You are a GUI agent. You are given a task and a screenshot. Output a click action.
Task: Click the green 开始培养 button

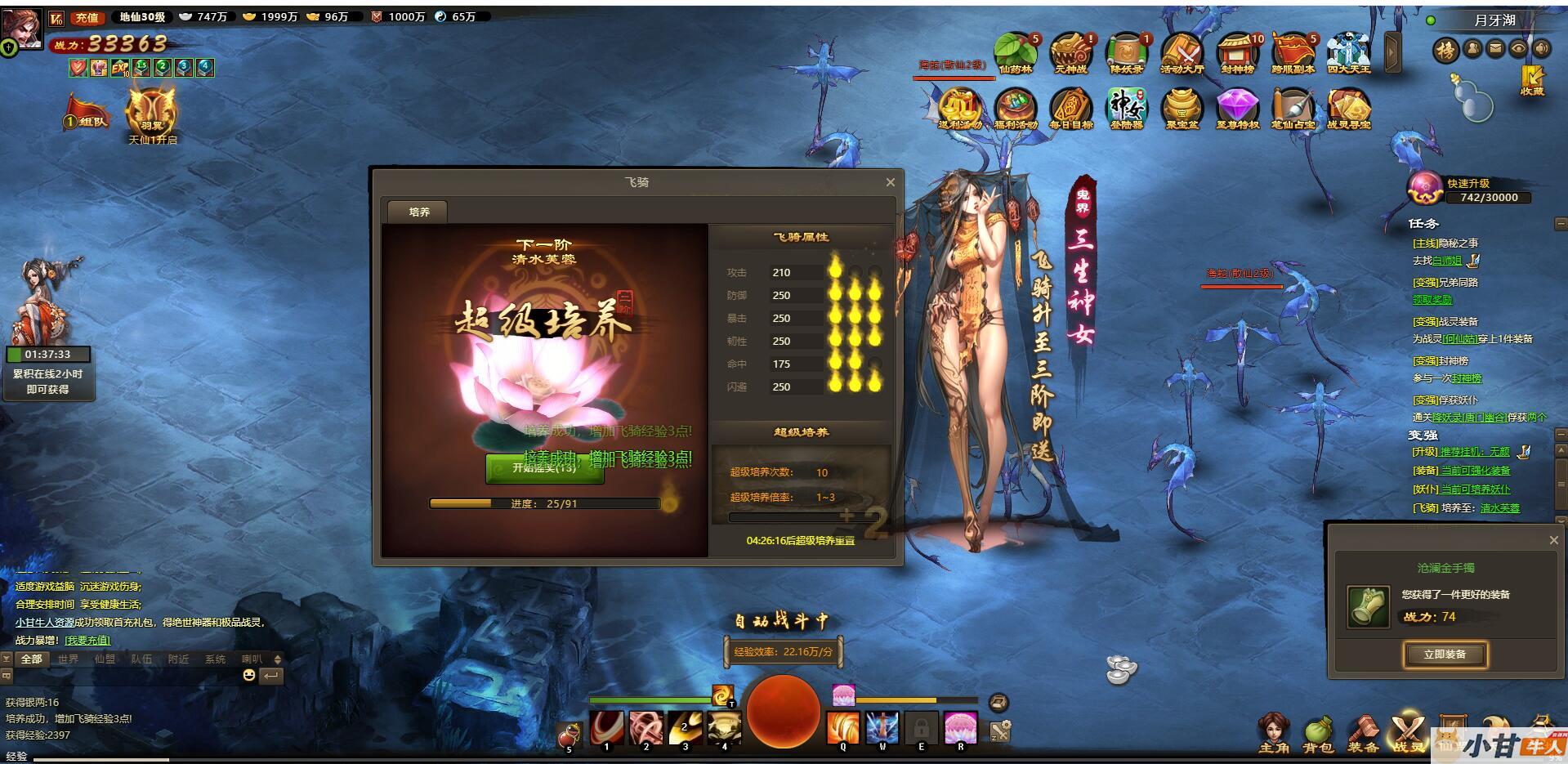(544, 468)
